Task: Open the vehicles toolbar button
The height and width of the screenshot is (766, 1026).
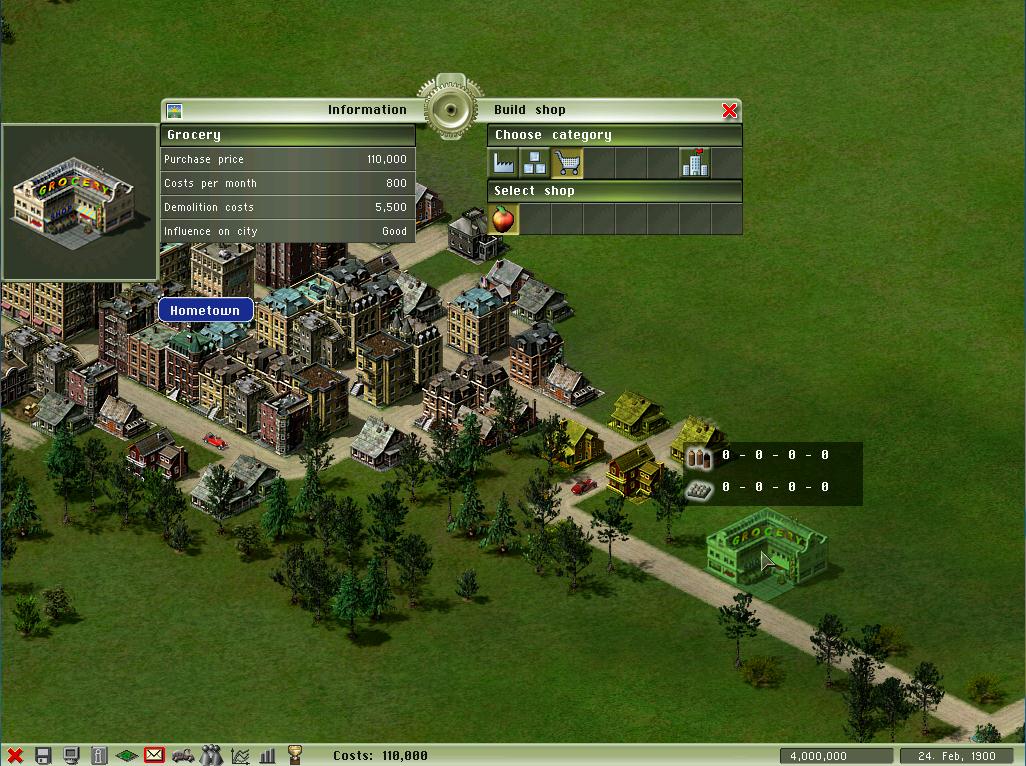Action: pos(183,756)
